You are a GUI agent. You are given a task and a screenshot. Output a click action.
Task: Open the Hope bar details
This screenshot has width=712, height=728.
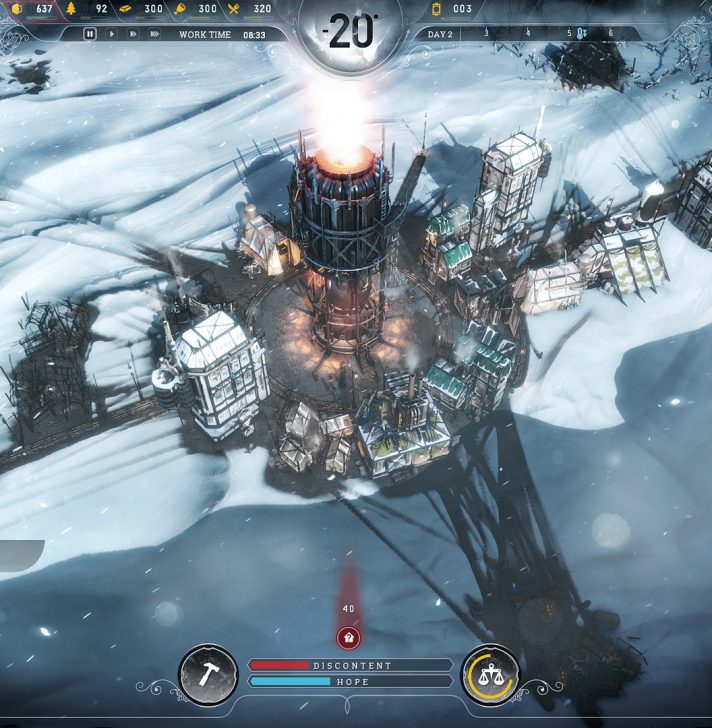coord(350,682)
